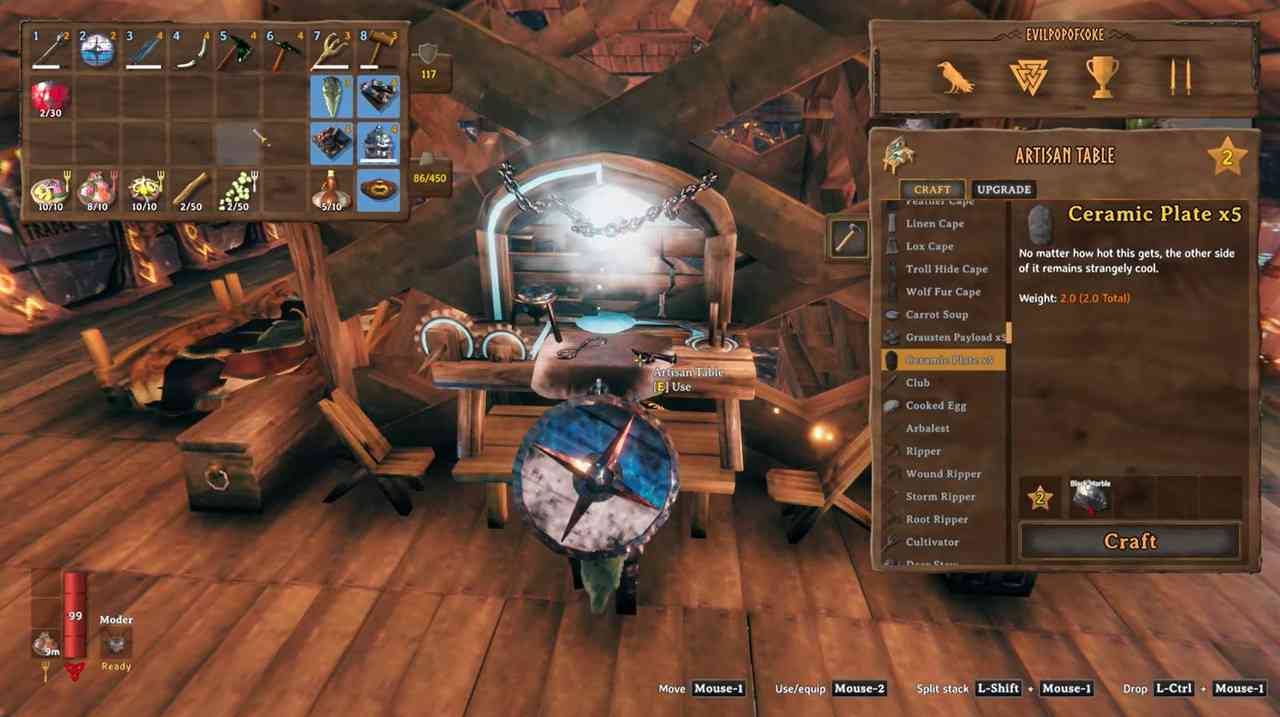Pick the Troll Hide Cape recipe
This screenshot has height=717, width=1280.
pyautogui.click(x=946, y=269)
